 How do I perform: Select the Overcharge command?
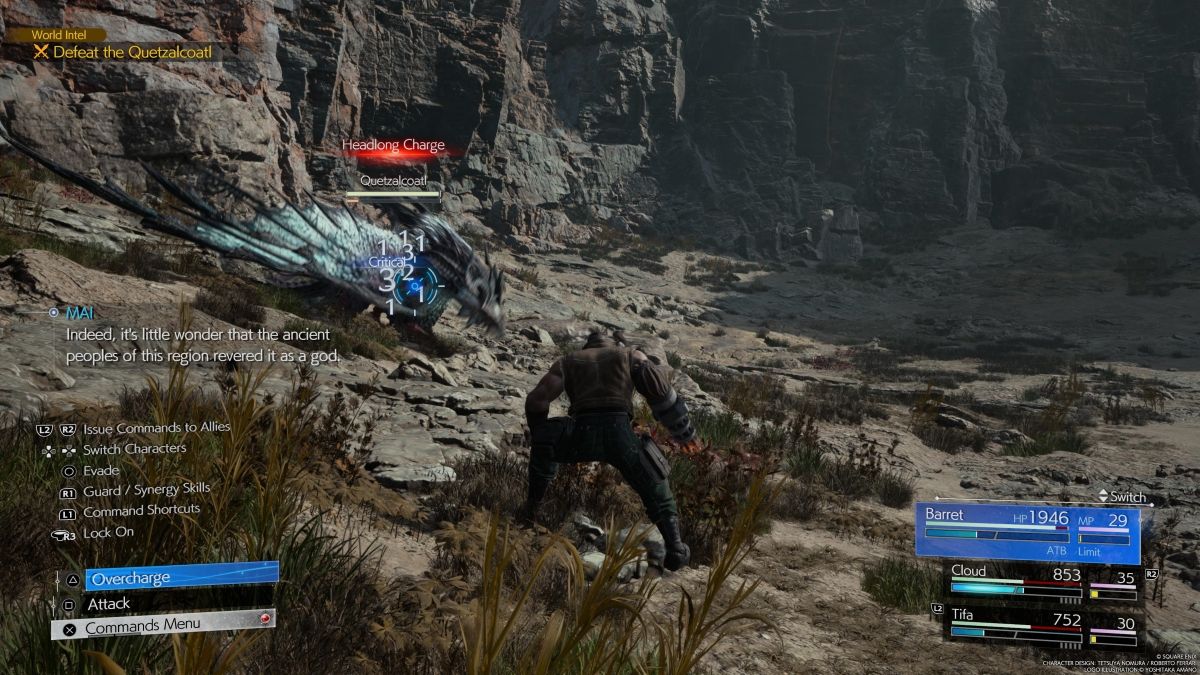[180, 577]
